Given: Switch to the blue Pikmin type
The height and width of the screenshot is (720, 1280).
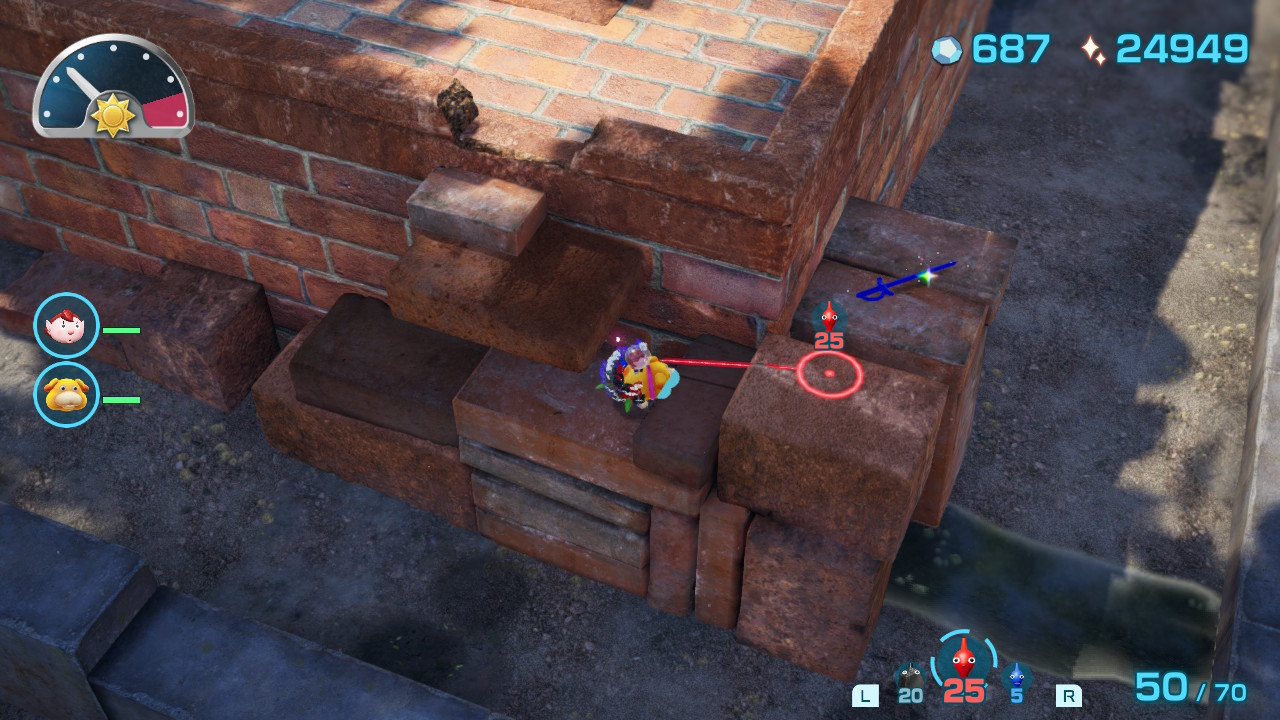Looking at the screenshot, I should [1016, 678].
